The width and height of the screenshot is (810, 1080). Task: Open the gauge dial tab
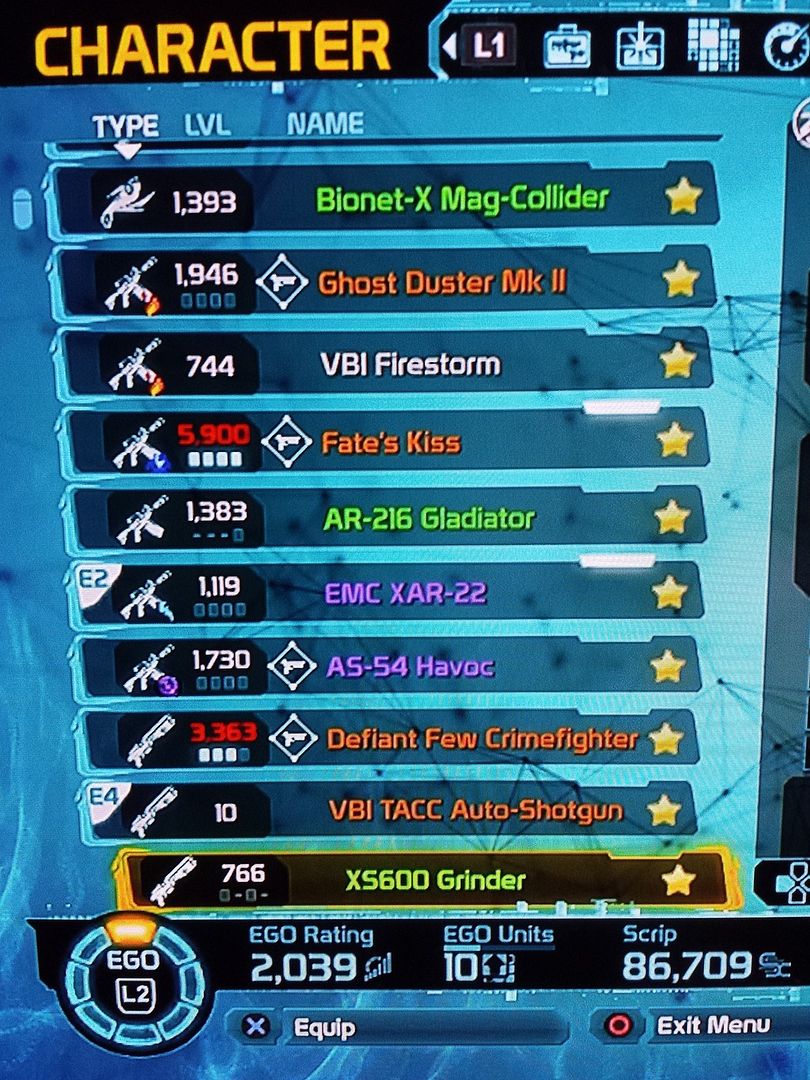[785, 46]
